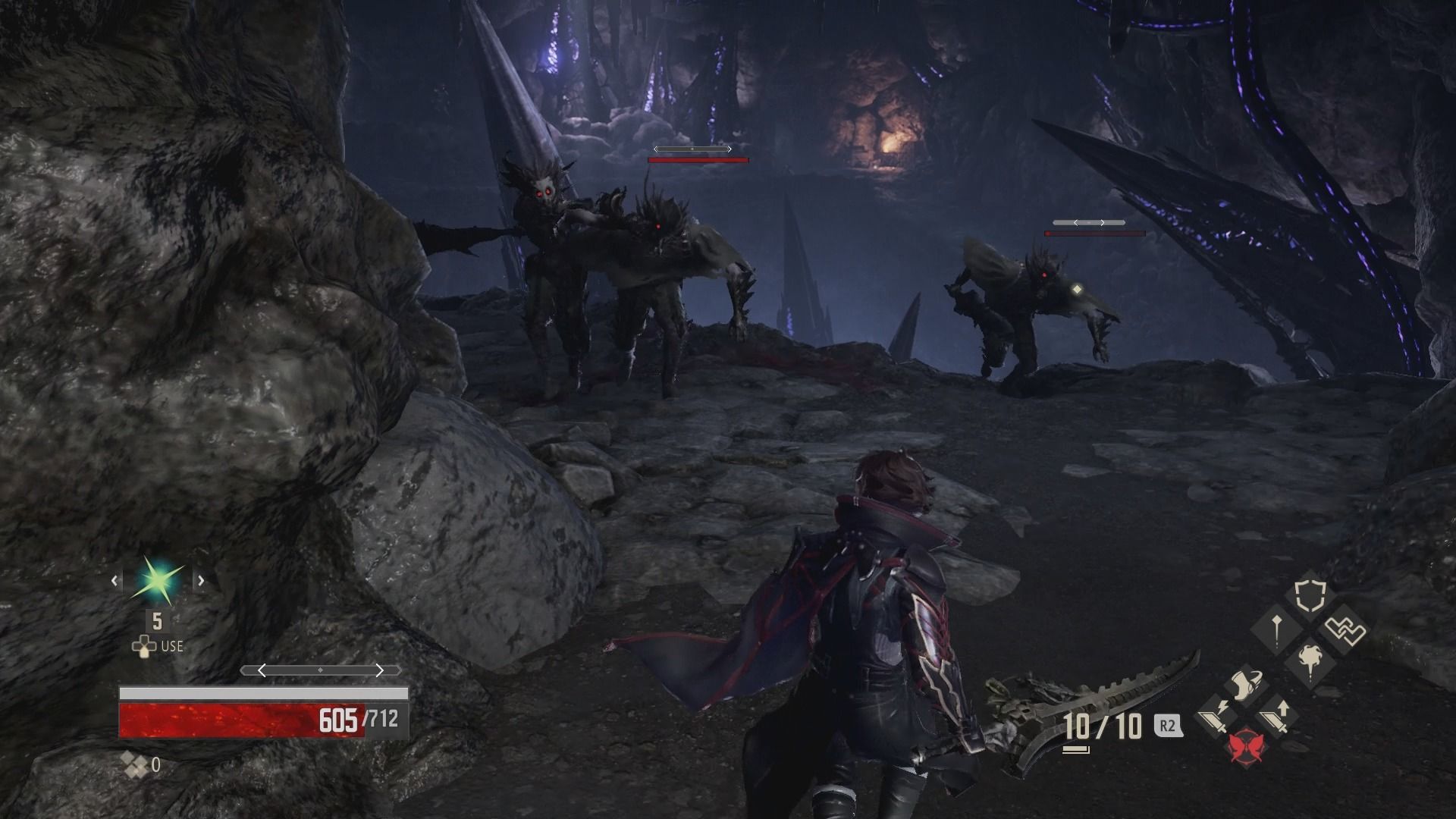Cycle quick item to the previous one
This screenshot has width=1456, height=819.
click(115, 581)
